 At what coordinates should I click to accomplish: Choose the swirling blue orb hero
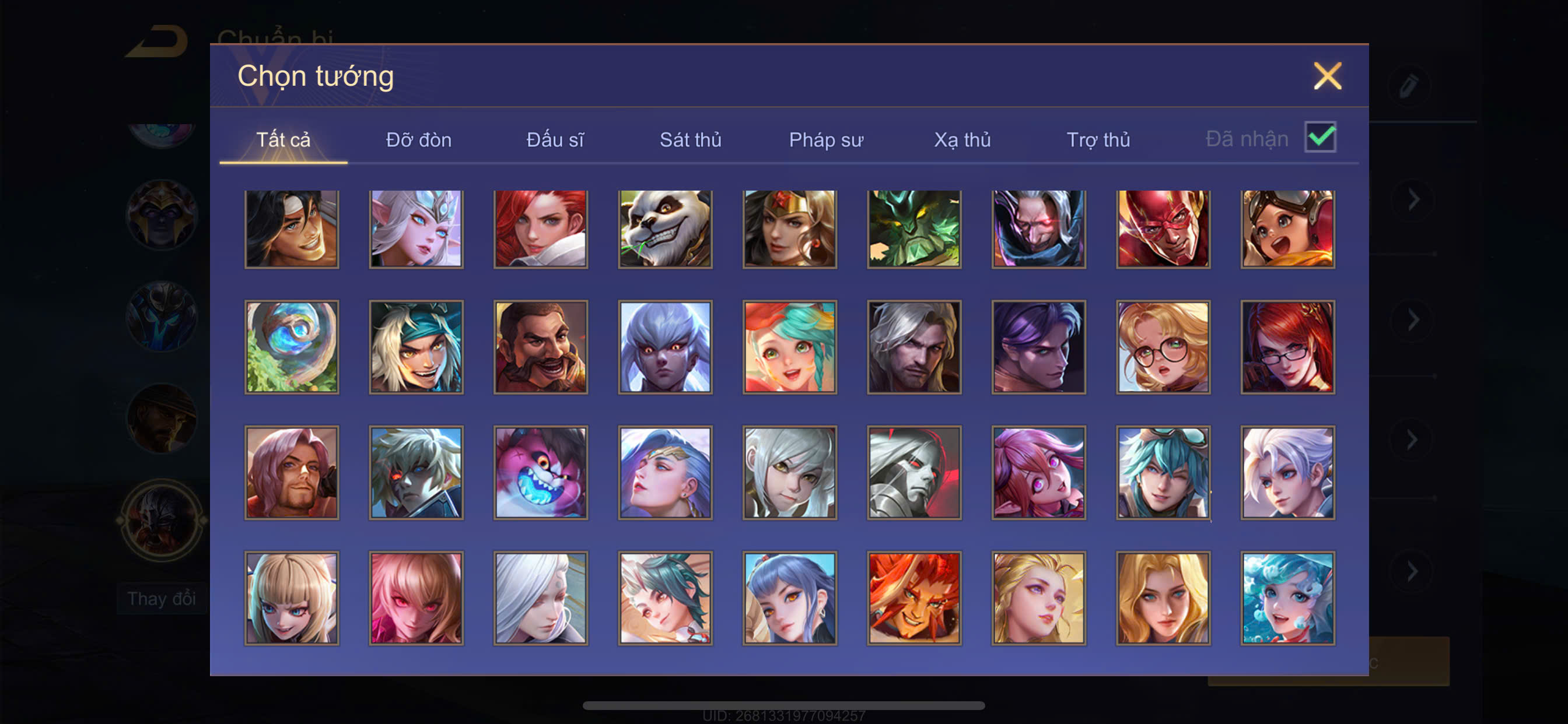[292, 347]
